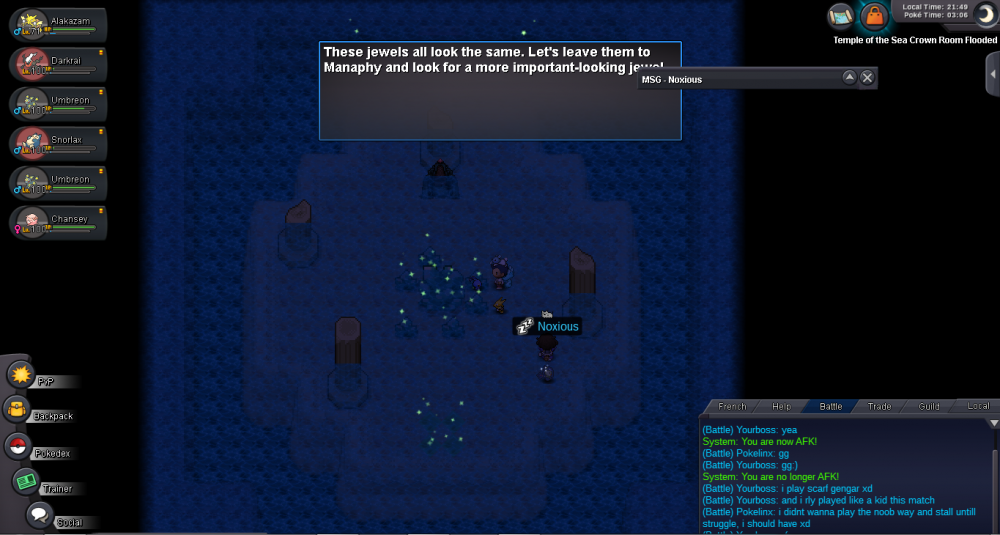Switch to the French chat tab

[732, 406]
